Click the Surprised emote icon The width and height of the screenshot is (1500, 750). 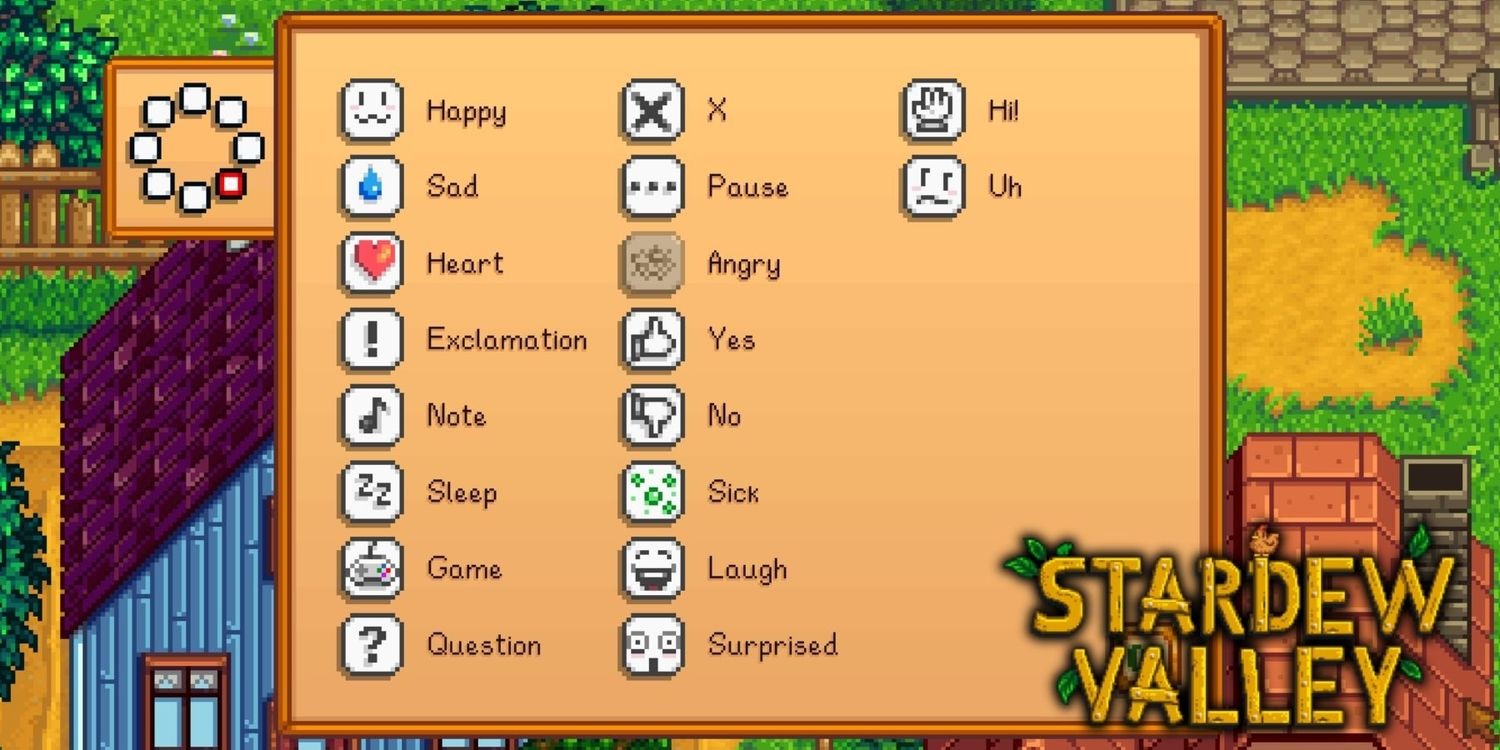[651, 644]
